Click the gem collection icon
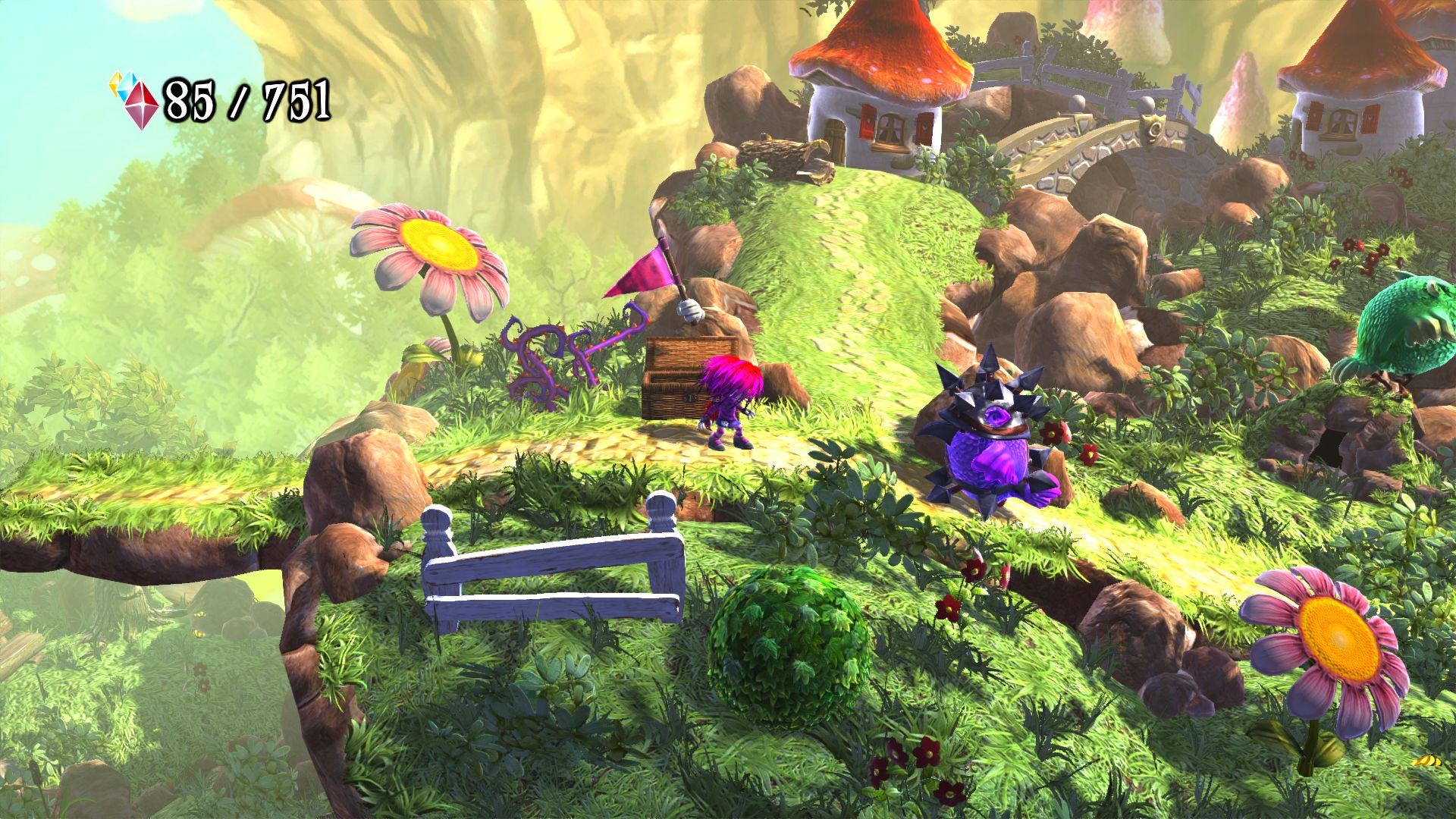The image size is (1456, 819). [135, 99]
